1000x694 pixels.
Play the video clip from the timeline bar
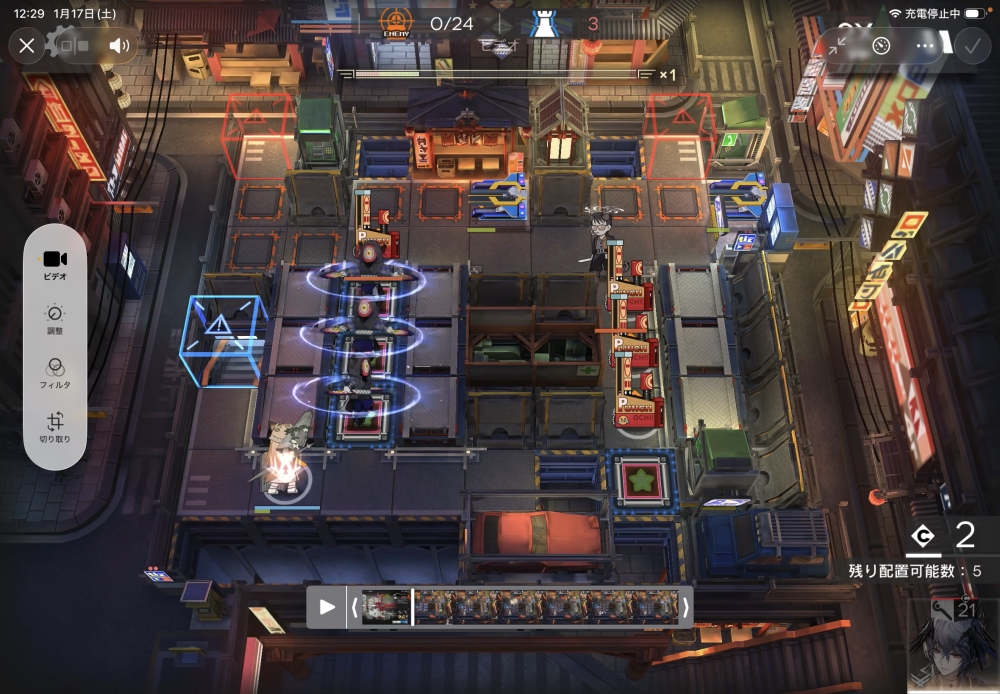(x=327, y=606)
